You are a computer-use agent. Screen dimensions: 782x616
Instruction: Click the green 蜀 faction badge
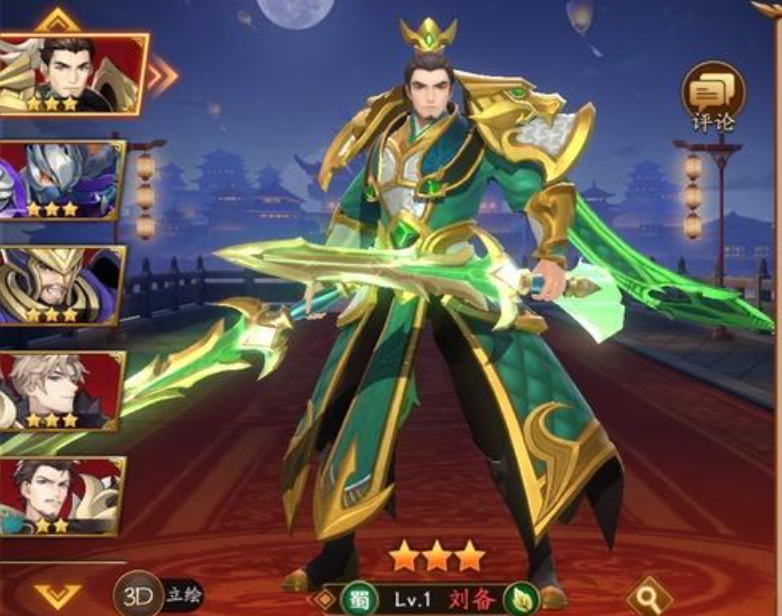[357, 599]
